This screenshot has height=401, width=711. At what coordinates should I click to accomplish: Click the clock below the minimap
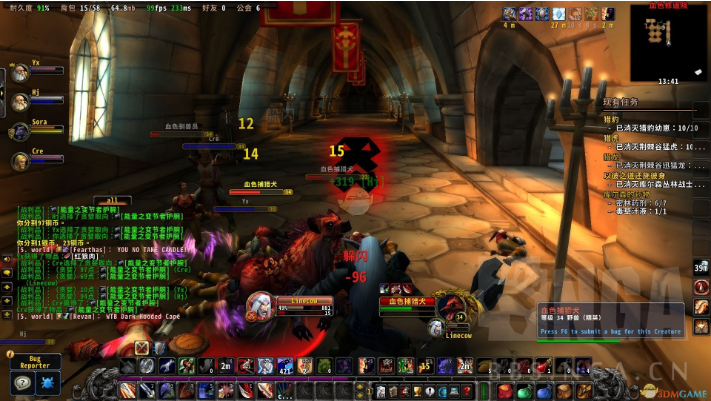click(668, 81)
